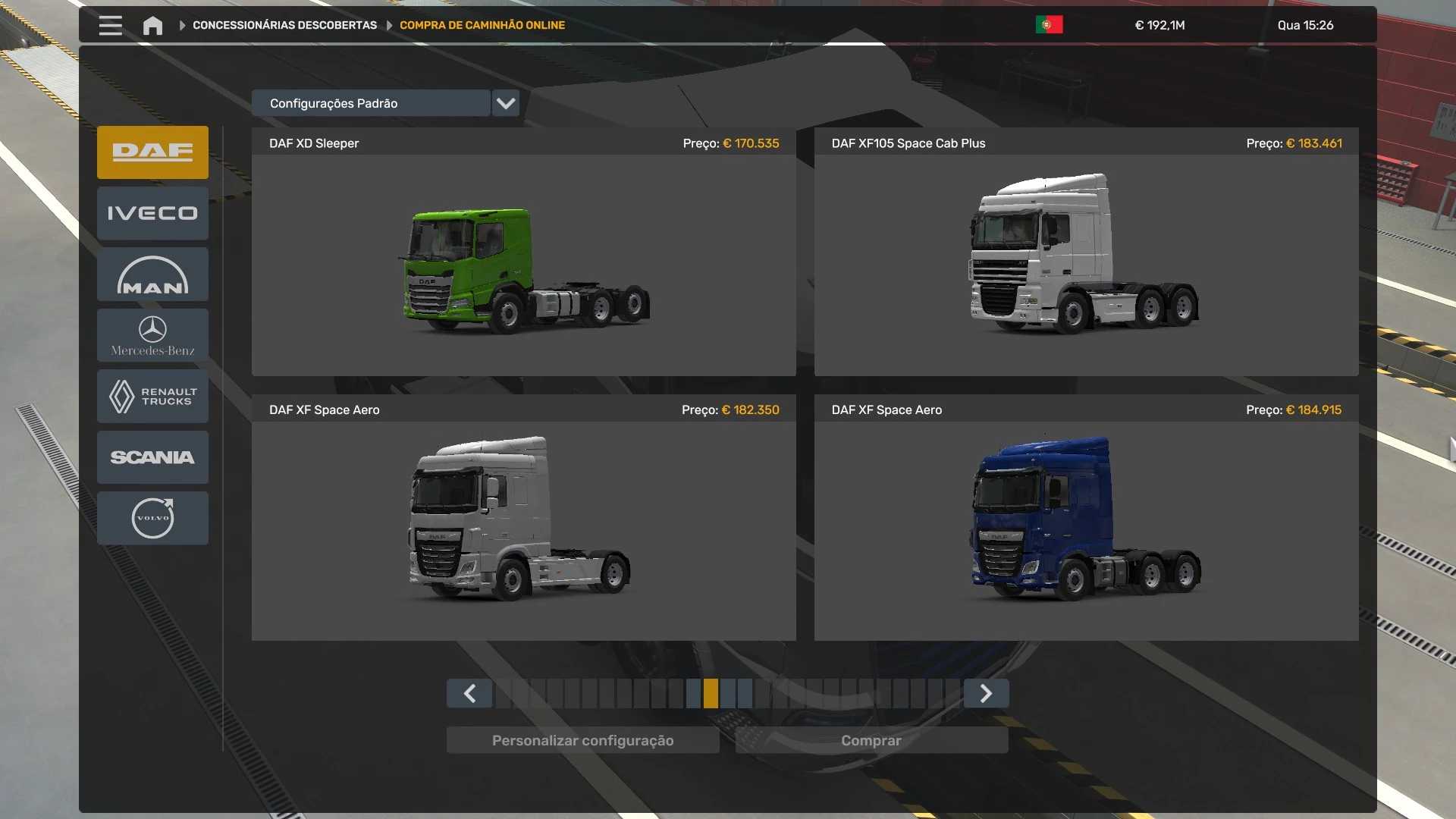Select the Scania brand
Viewport: 1456px width, 819px height.
(x=152, y=457)
